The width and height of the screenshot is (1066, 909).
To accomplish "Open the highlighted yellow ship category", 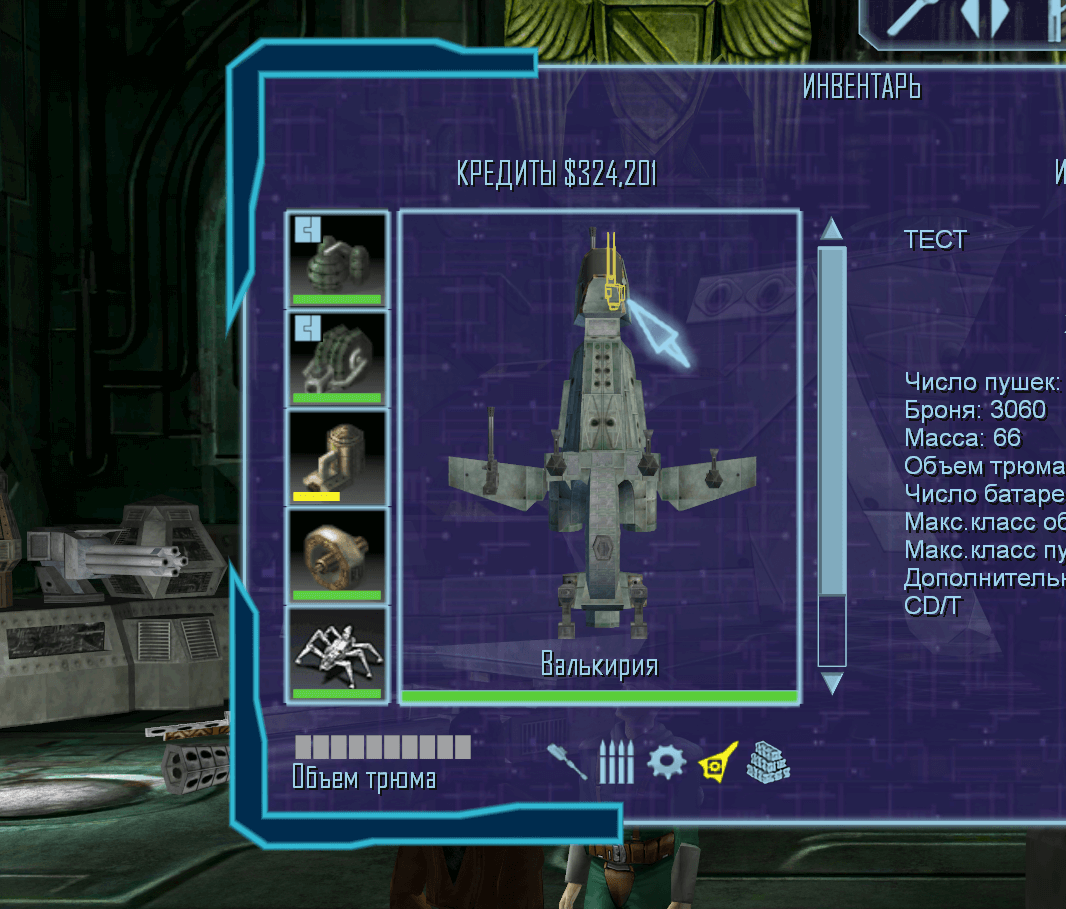I will pyautogui.click(x=717, y=762).
